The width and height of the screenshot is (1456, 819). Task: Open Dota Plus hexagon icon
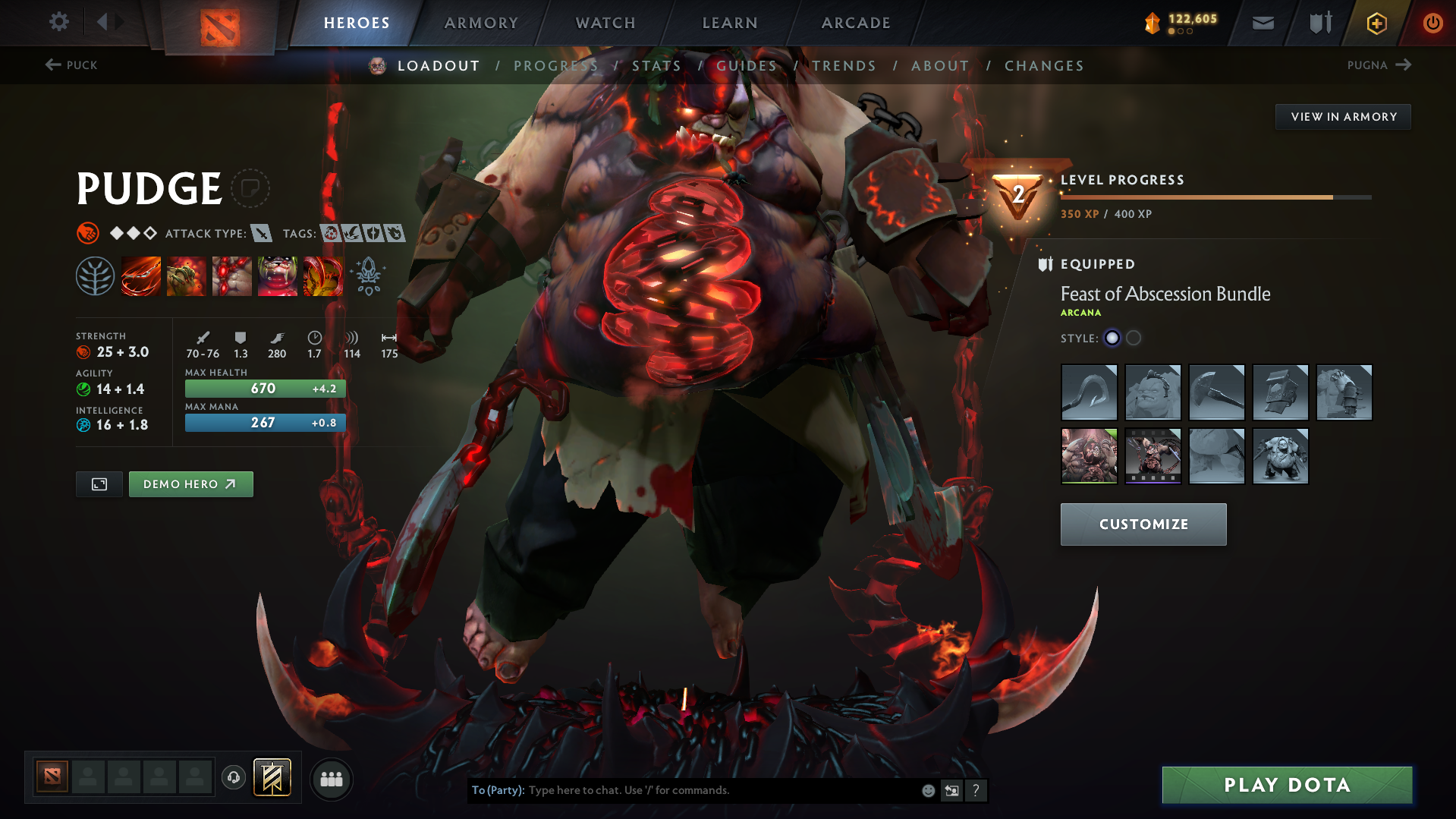1376,23
